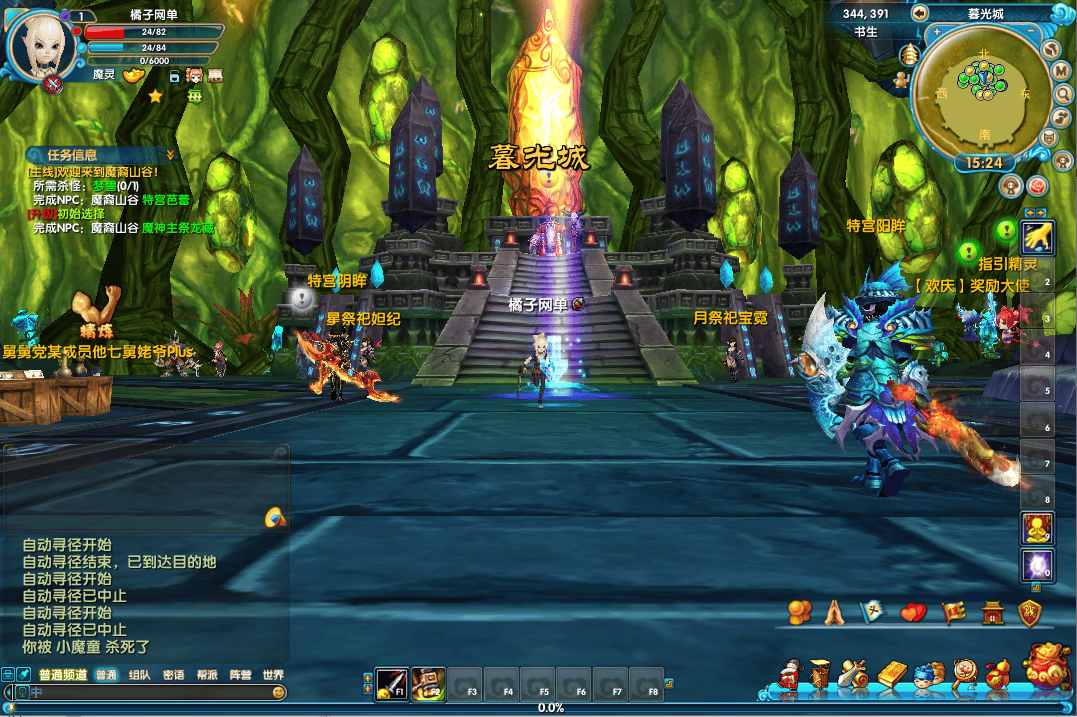1077x717 pixels.
Task: Open the world map with M button
Action: pos(1062,71)
